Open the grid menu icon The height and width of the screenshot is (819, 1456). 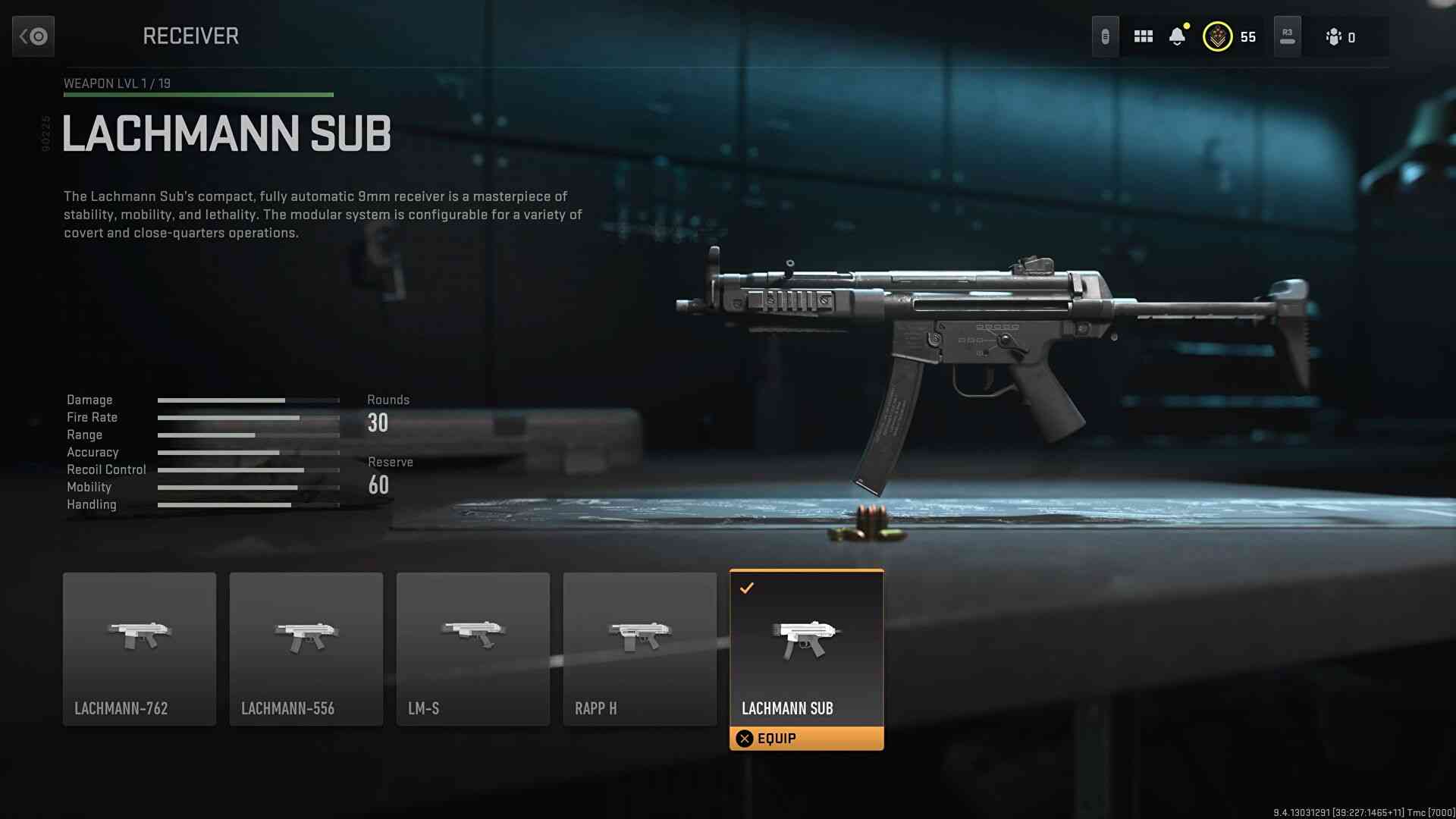(1144, 36)
